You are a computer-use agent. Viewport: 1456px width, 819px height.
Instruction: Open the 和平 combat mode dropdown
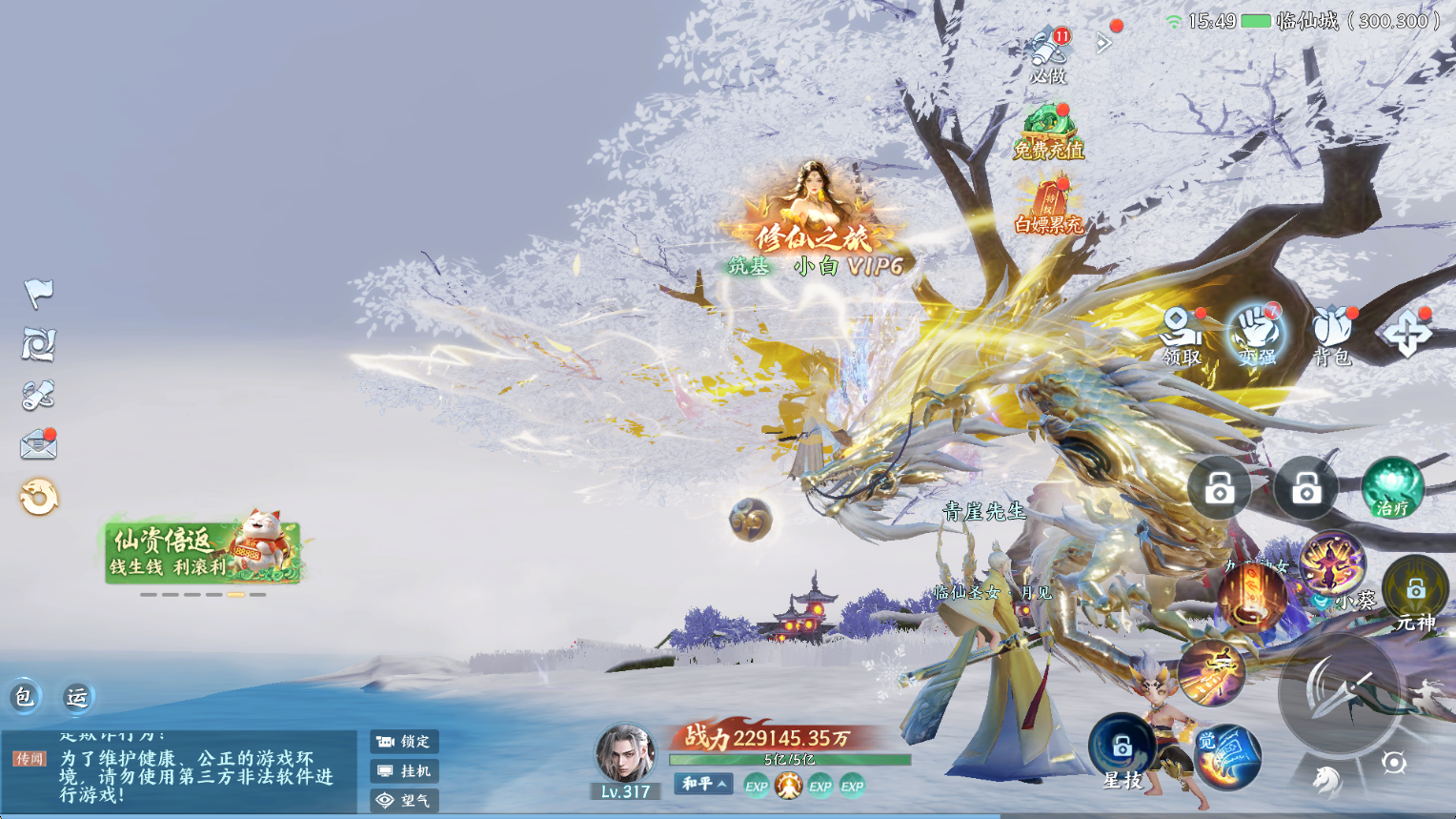(x=704, y=784)
